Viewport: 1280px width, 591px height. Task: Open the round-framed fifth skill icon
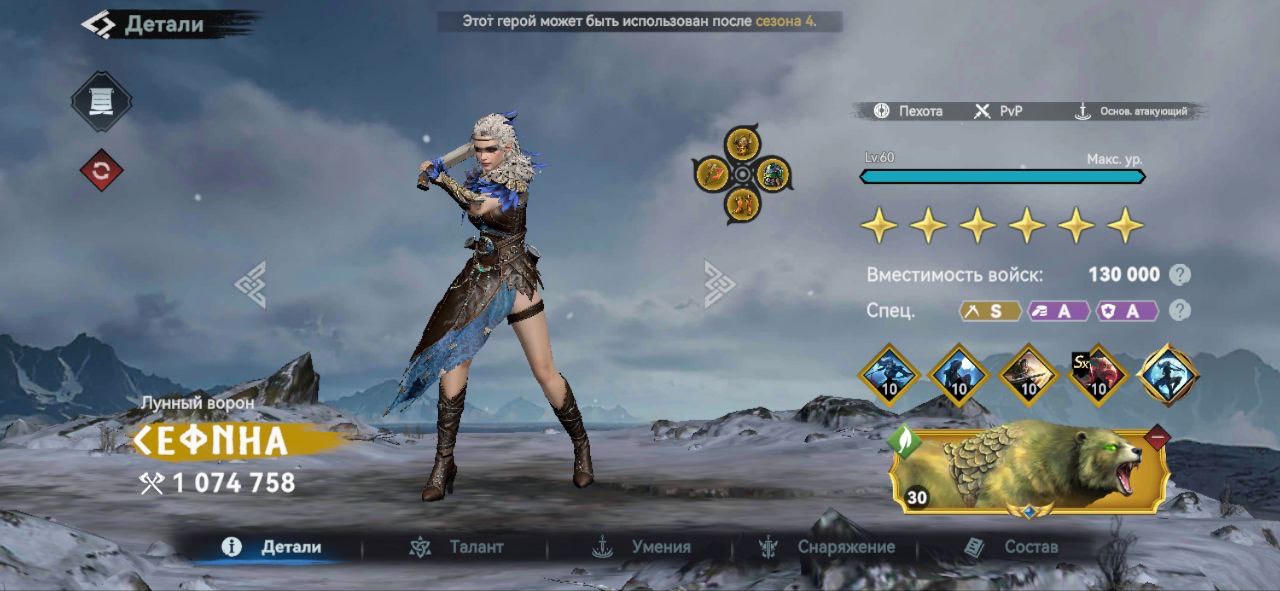[x=1168, y=375]
